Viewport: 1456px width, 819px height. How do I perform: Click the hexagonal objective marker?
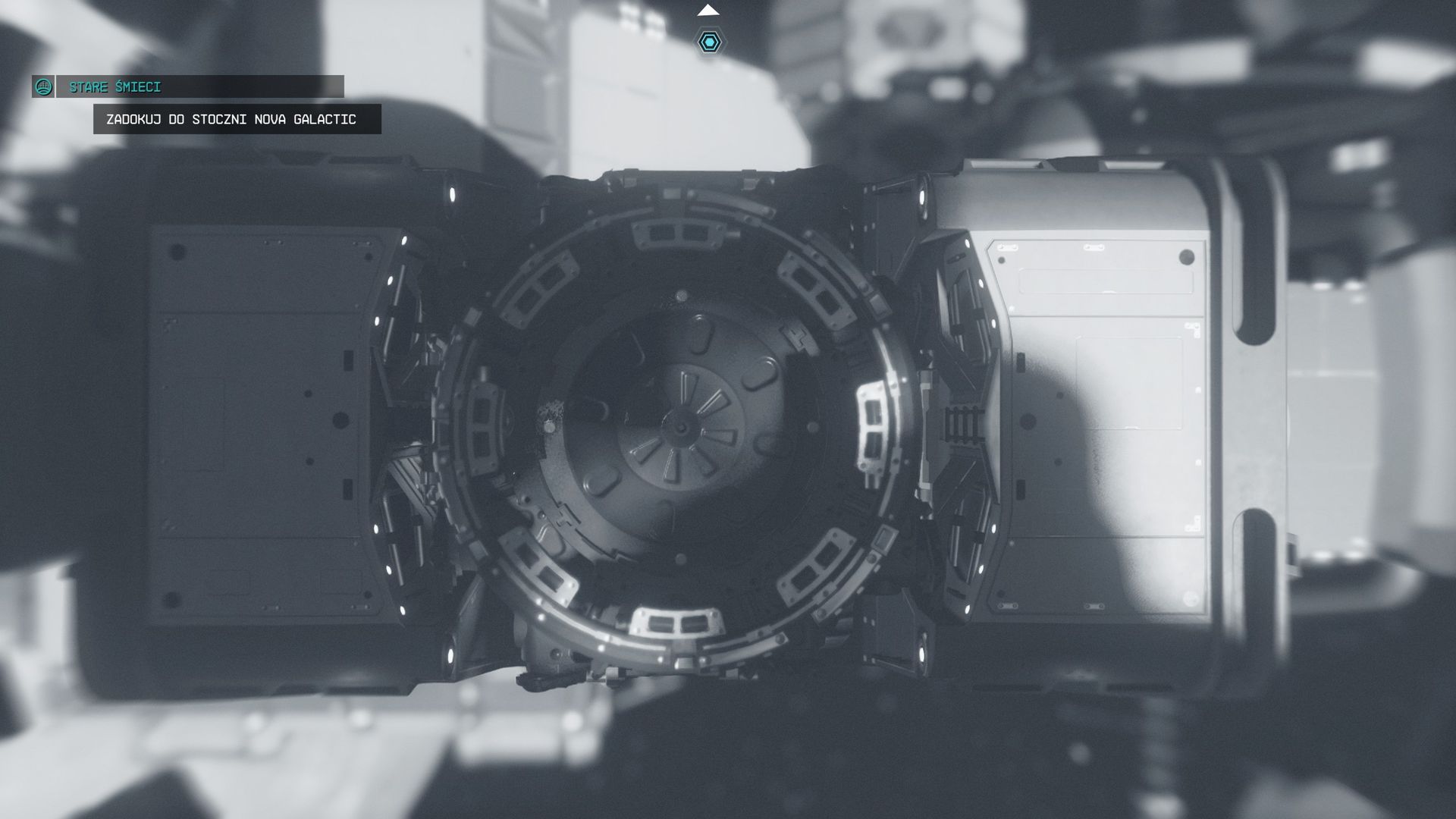709,42
